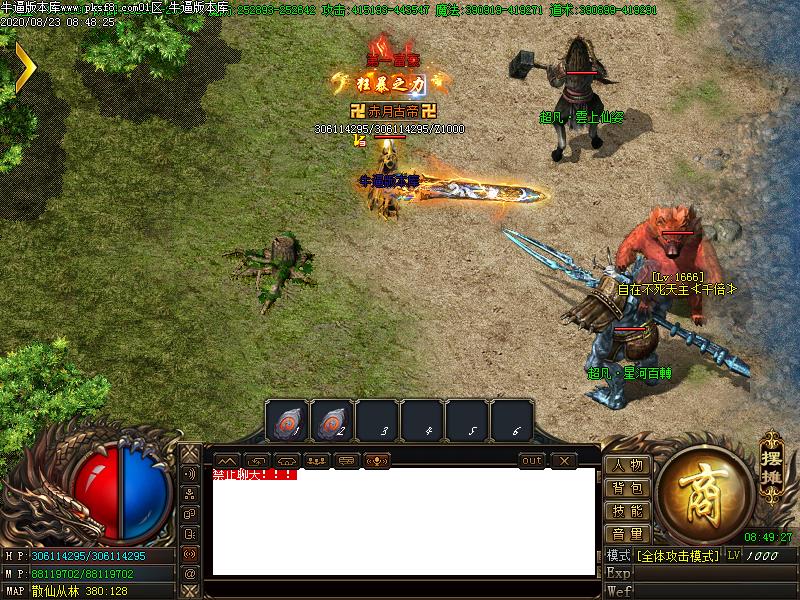Expand the yellow arrow on the left edge
800x600 pixels.
24,66
